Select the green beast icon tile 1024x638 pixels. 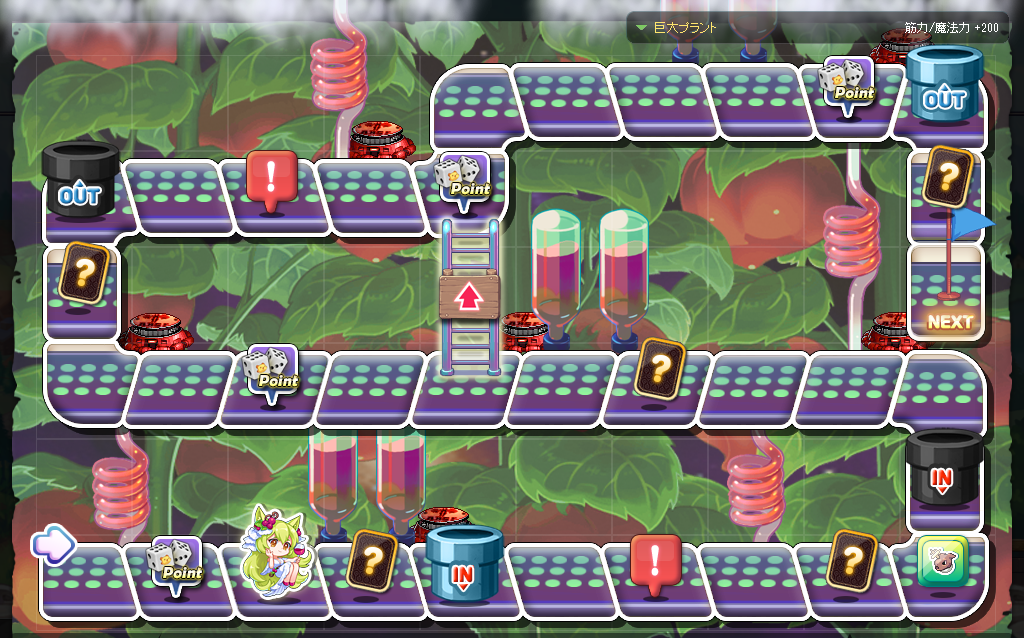pos(943,562)
